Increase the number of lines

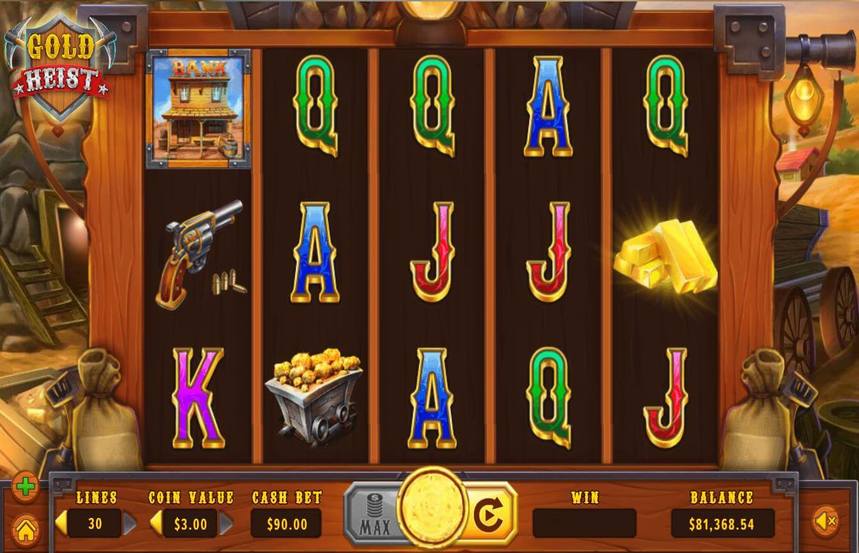(129, 523)
